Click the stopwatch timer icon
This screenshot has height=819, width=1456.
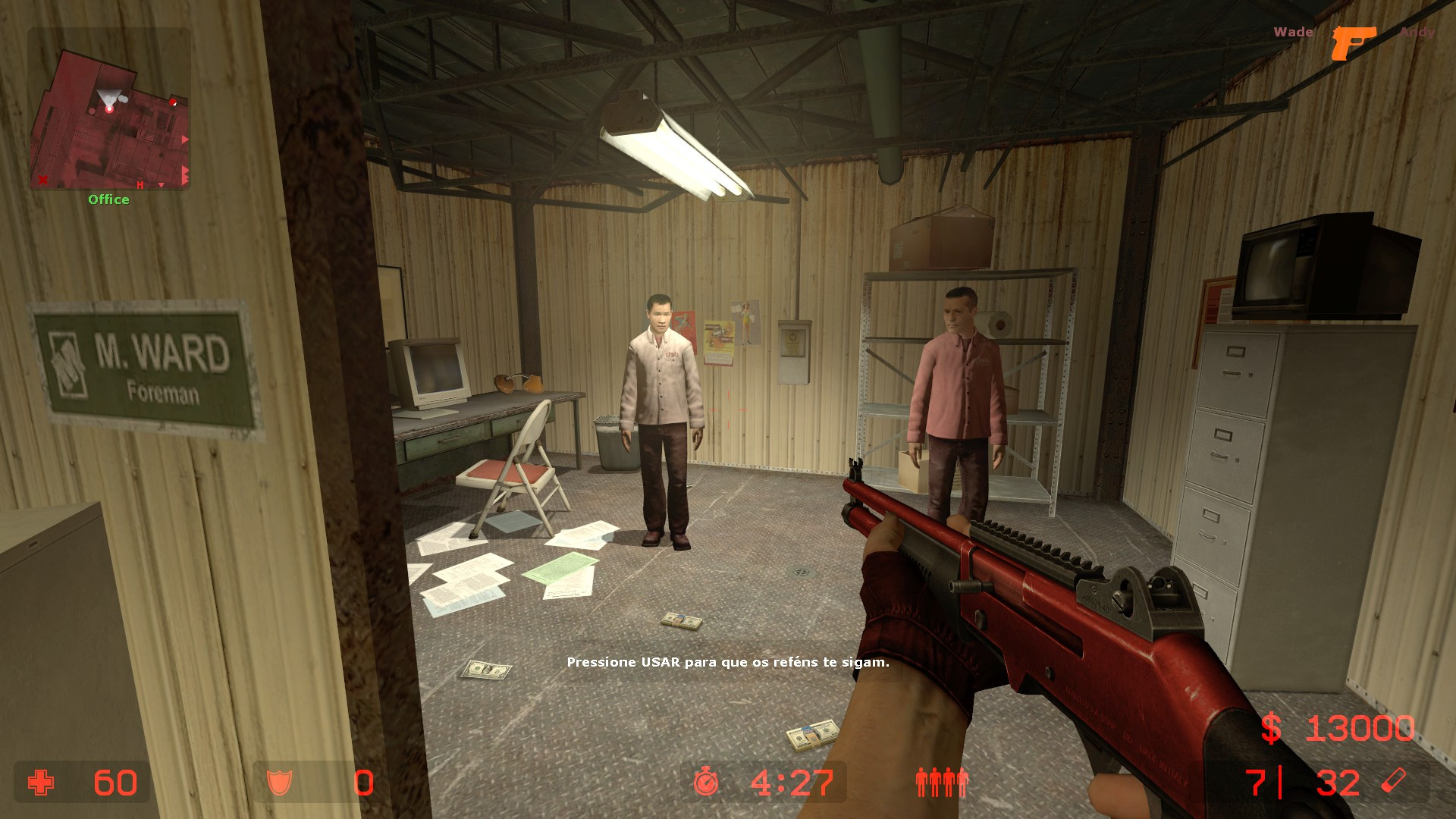point(704,783)
